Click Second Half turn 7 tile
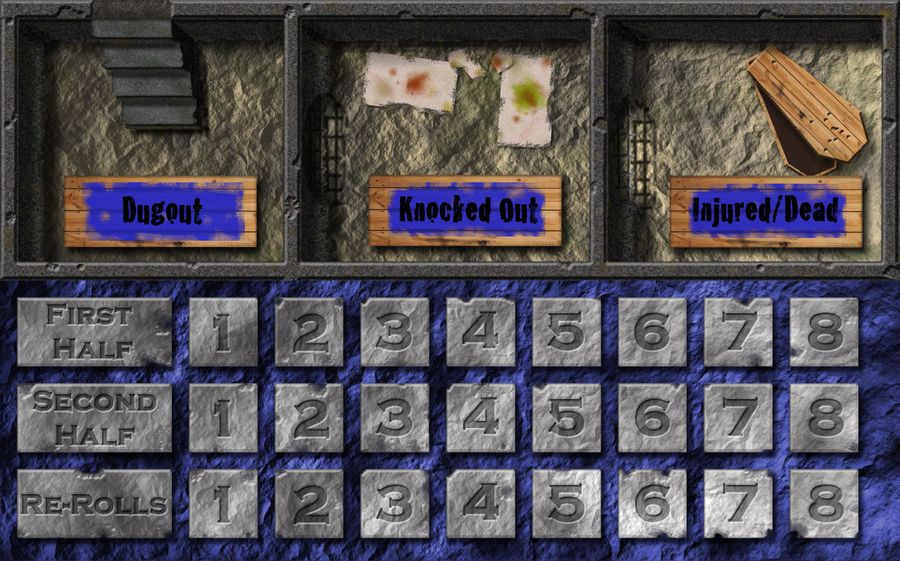 point(738,418)
